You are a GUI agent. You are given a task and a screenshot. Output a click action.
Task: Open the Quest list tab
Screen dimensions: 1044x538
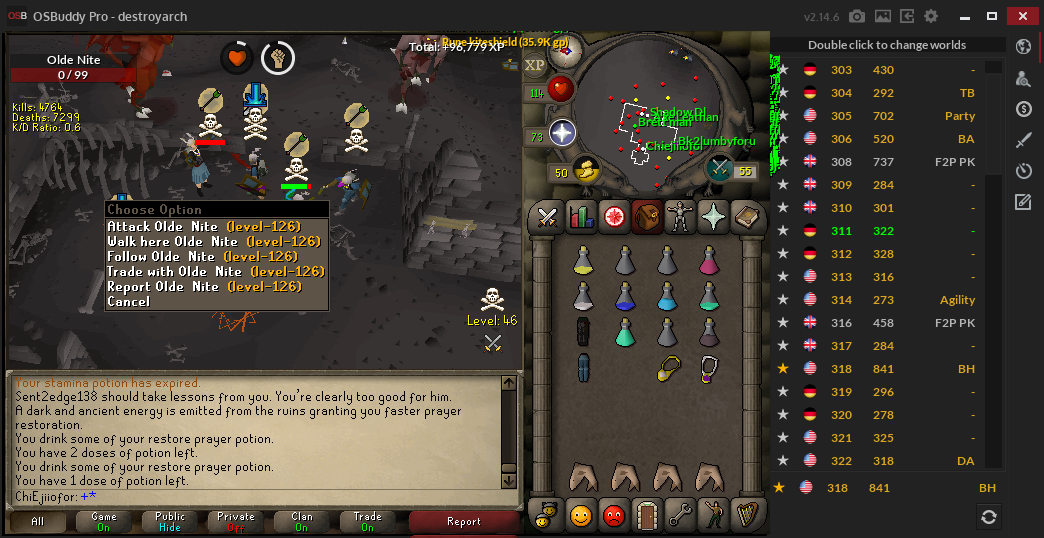point(614,216)
